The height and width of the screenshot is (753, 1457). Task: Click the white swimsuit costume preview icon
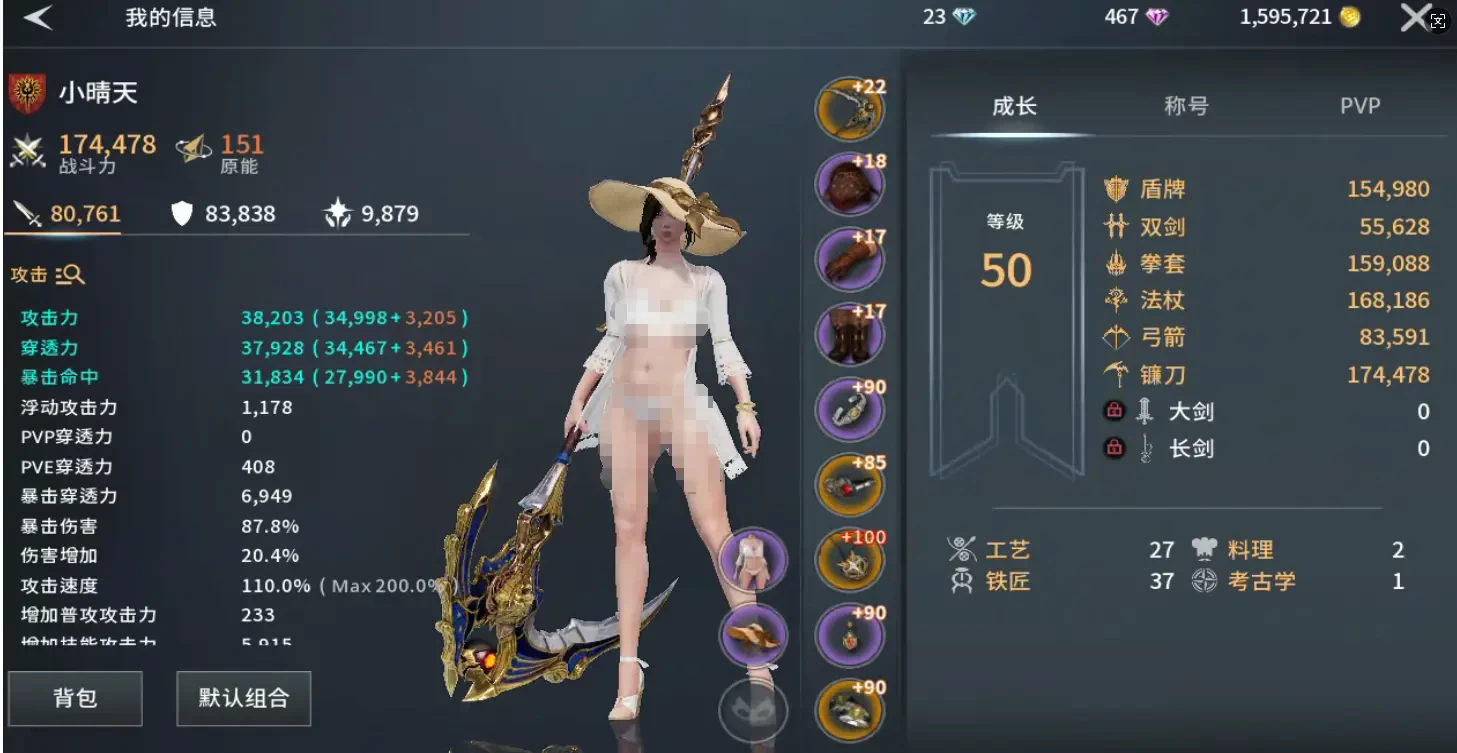click(x=753, y=560)
